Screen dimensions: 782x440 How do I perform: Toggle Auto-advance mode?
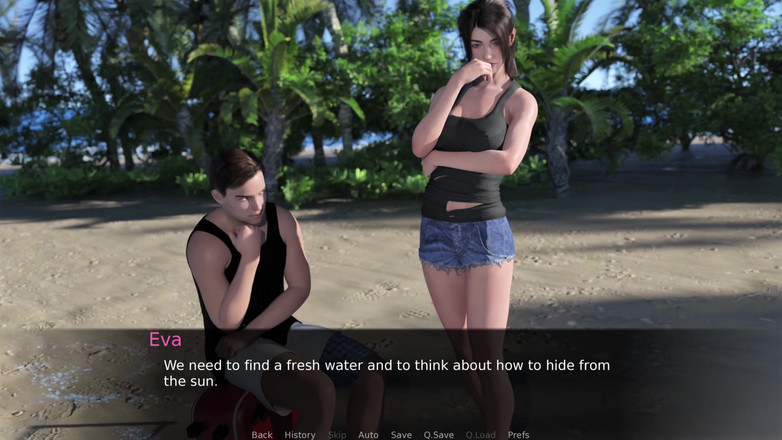[368, 435]
